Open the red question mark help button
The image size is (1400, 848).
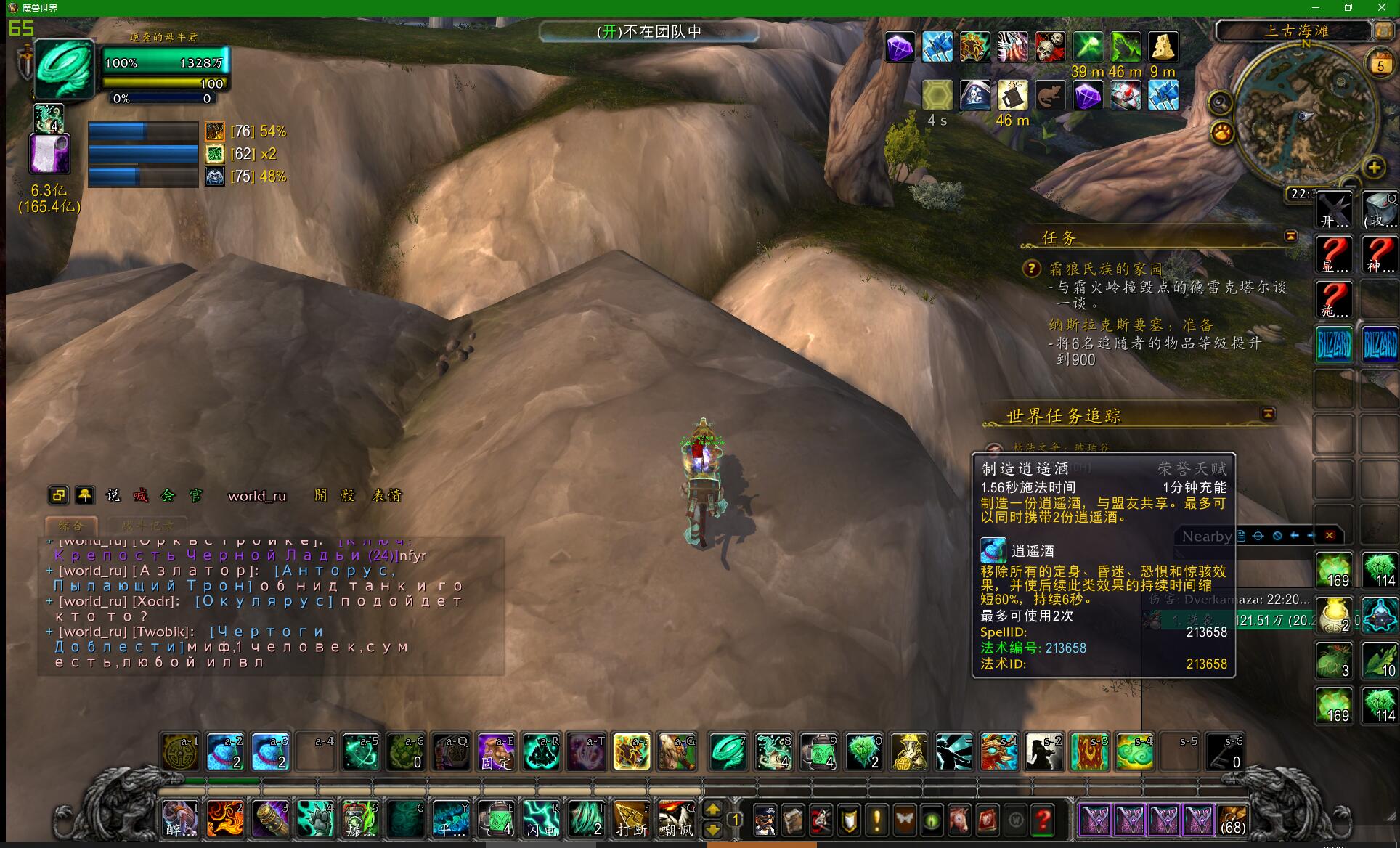tap(1043, 820)
